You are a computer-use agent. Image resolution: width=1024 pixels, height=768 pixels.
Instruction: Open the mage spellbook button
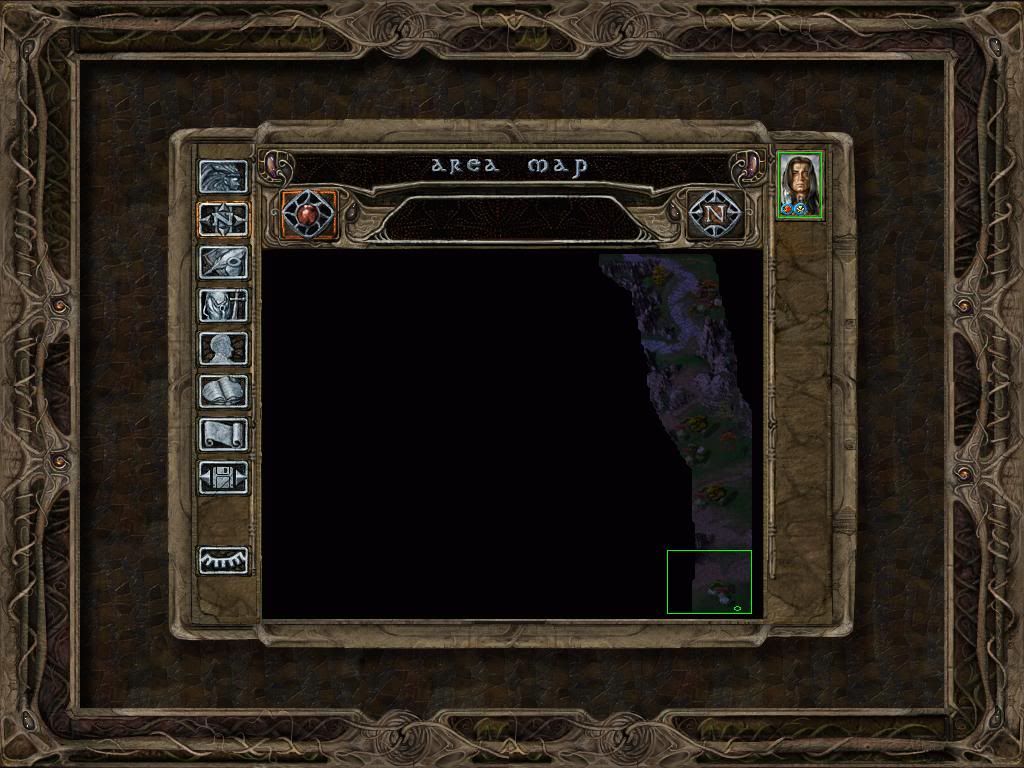[223, 391]
